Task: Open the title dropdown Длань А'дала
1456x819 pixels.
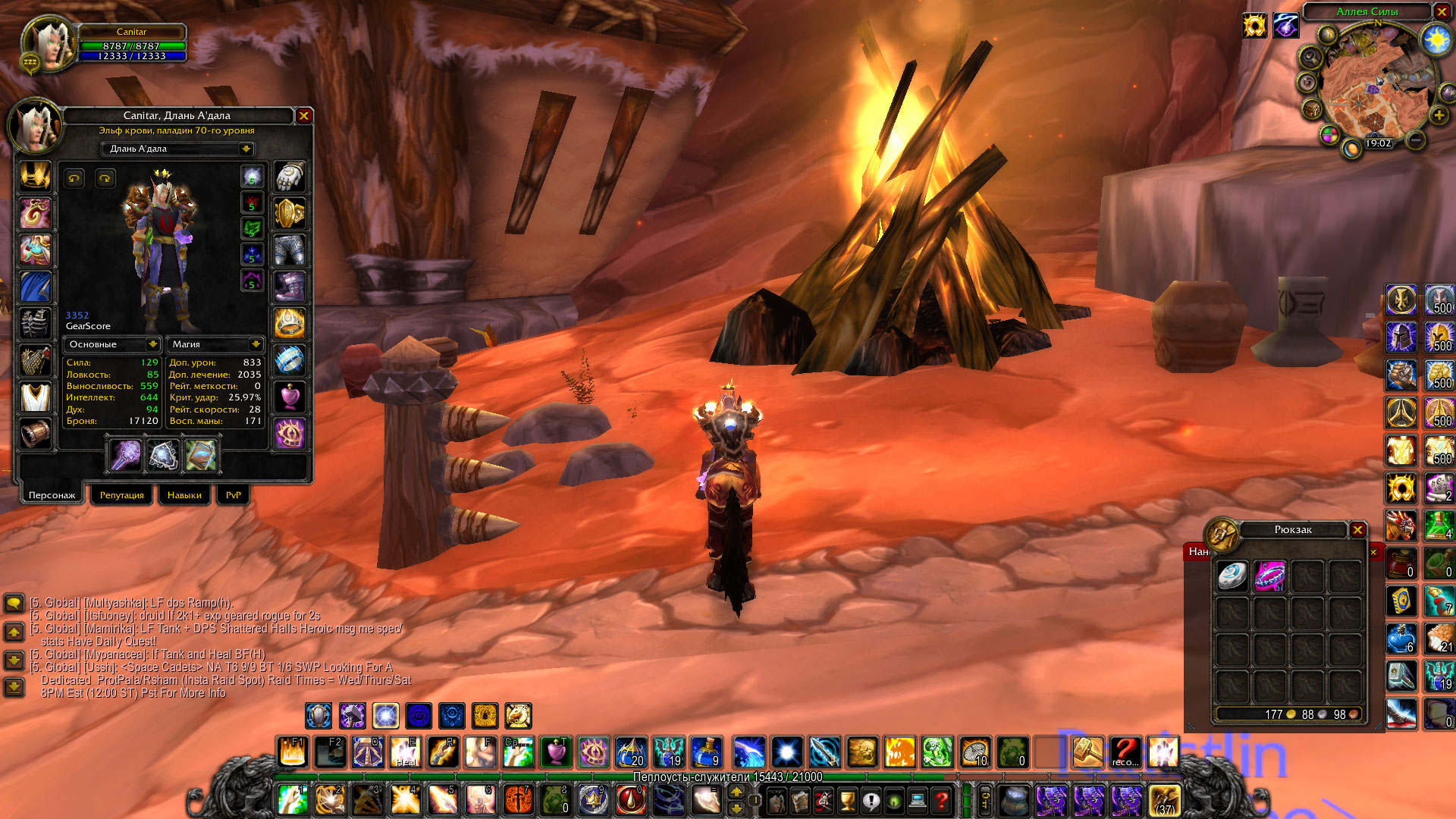Action: 246,149
